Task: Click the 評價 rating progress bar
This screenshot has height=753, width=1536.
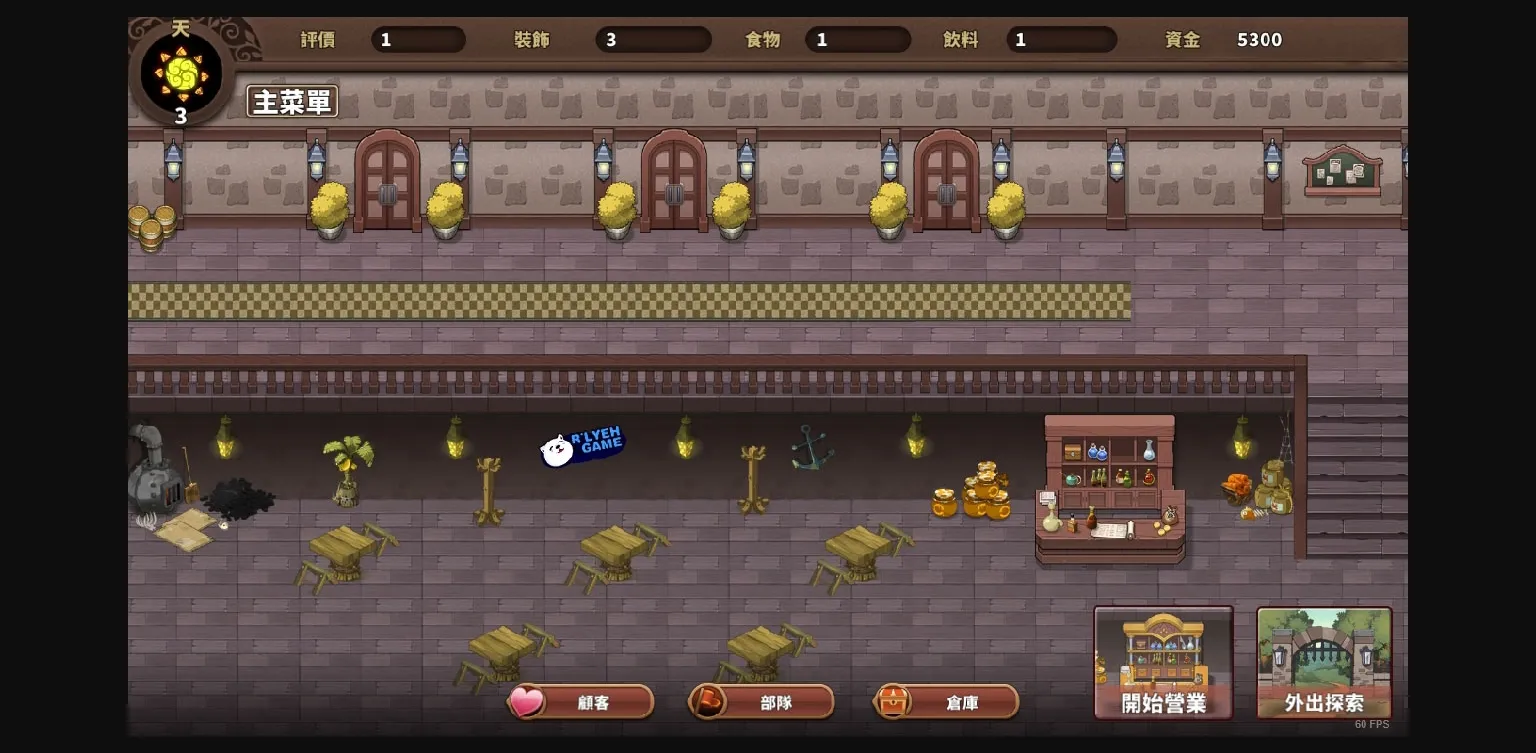Action: (x=418, y=40)
